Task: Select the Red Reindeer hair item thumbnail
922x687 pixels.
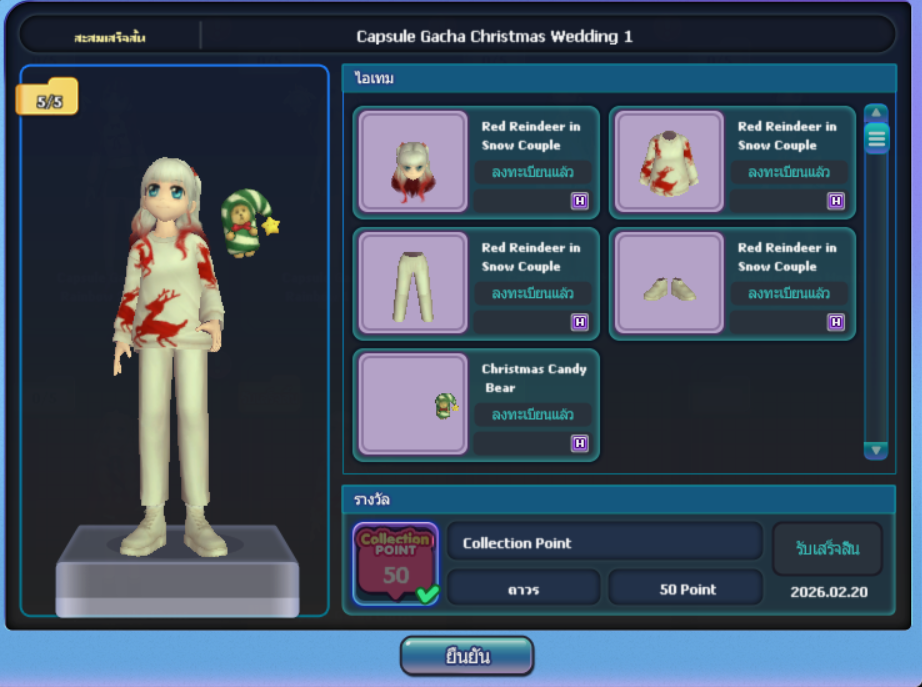Action: tap(413, 162)
